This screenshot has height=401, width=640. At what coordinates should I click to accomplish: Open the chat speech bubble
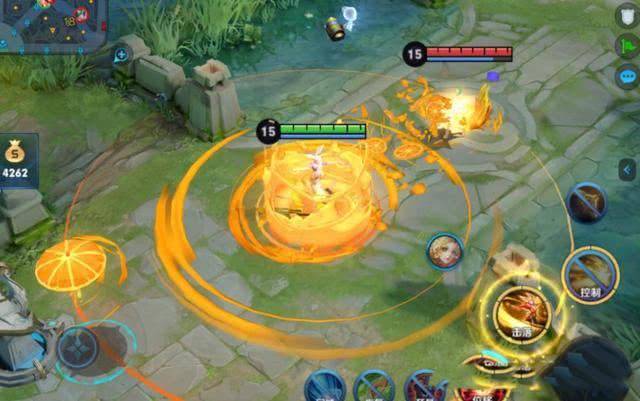coord(627,76)
